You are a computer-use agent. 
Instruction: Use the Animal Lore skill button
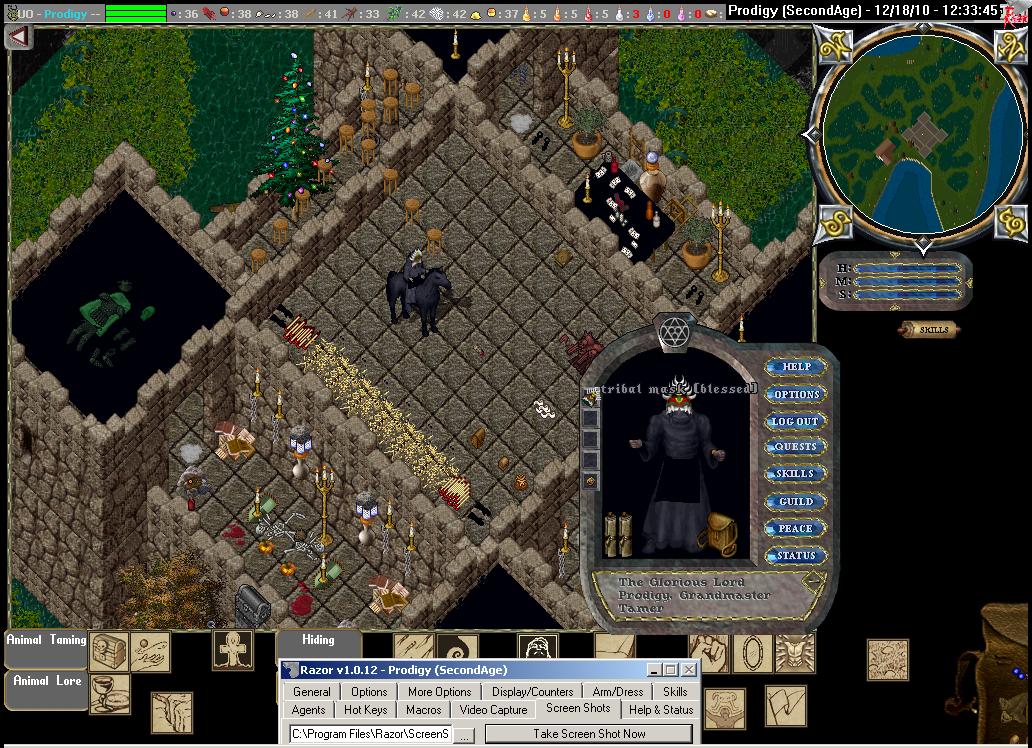pos(46,682)
